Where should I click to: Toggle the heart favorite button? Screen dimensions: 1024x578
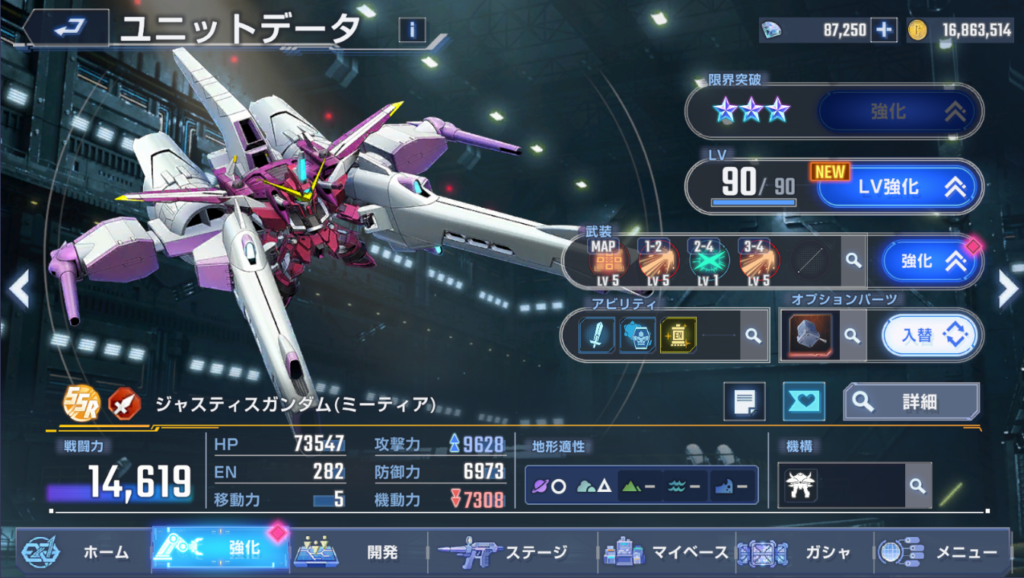pos(803,401)
